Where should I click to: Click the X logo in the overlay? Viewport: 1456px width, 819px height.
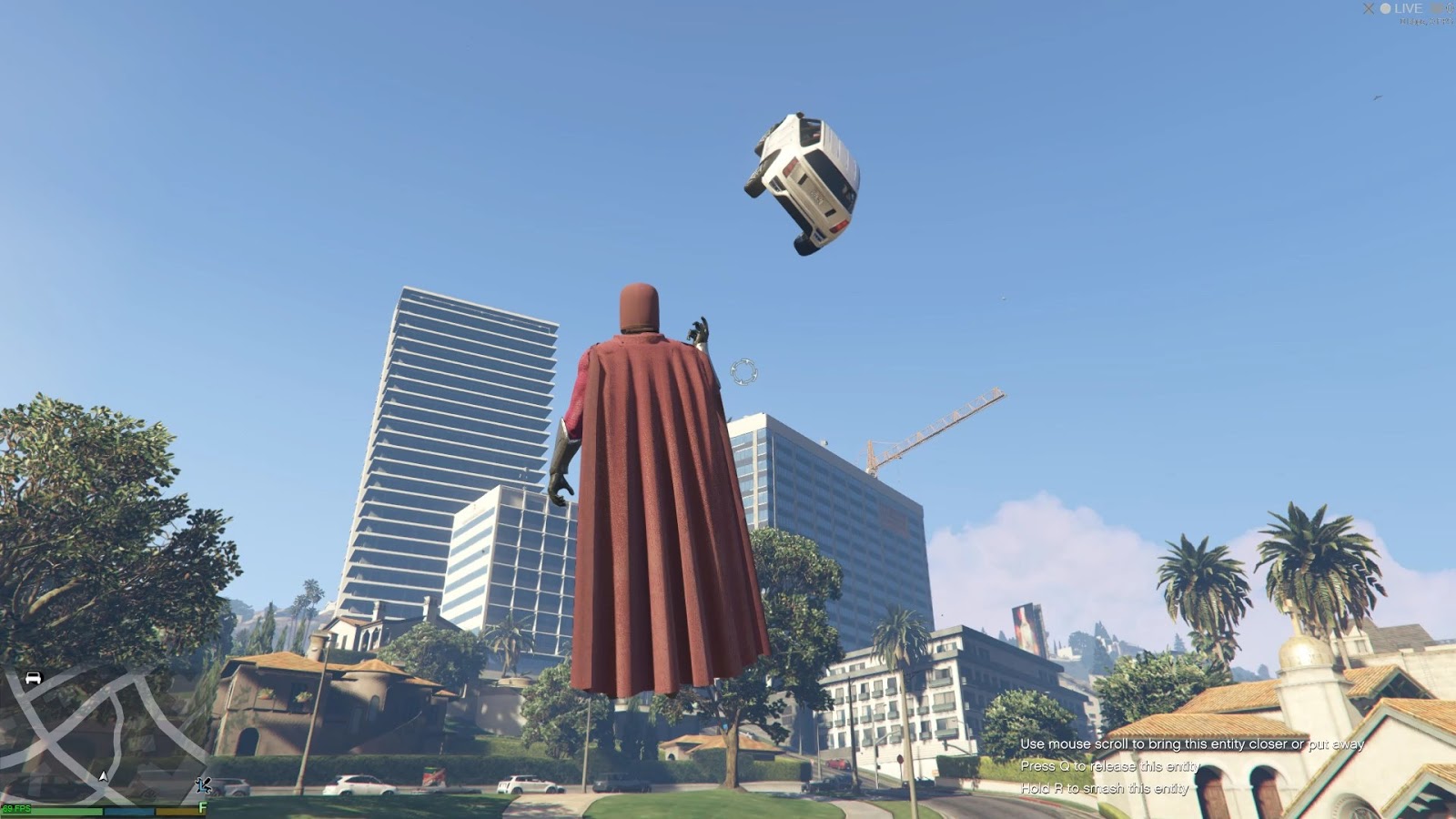pos(1369,8)
